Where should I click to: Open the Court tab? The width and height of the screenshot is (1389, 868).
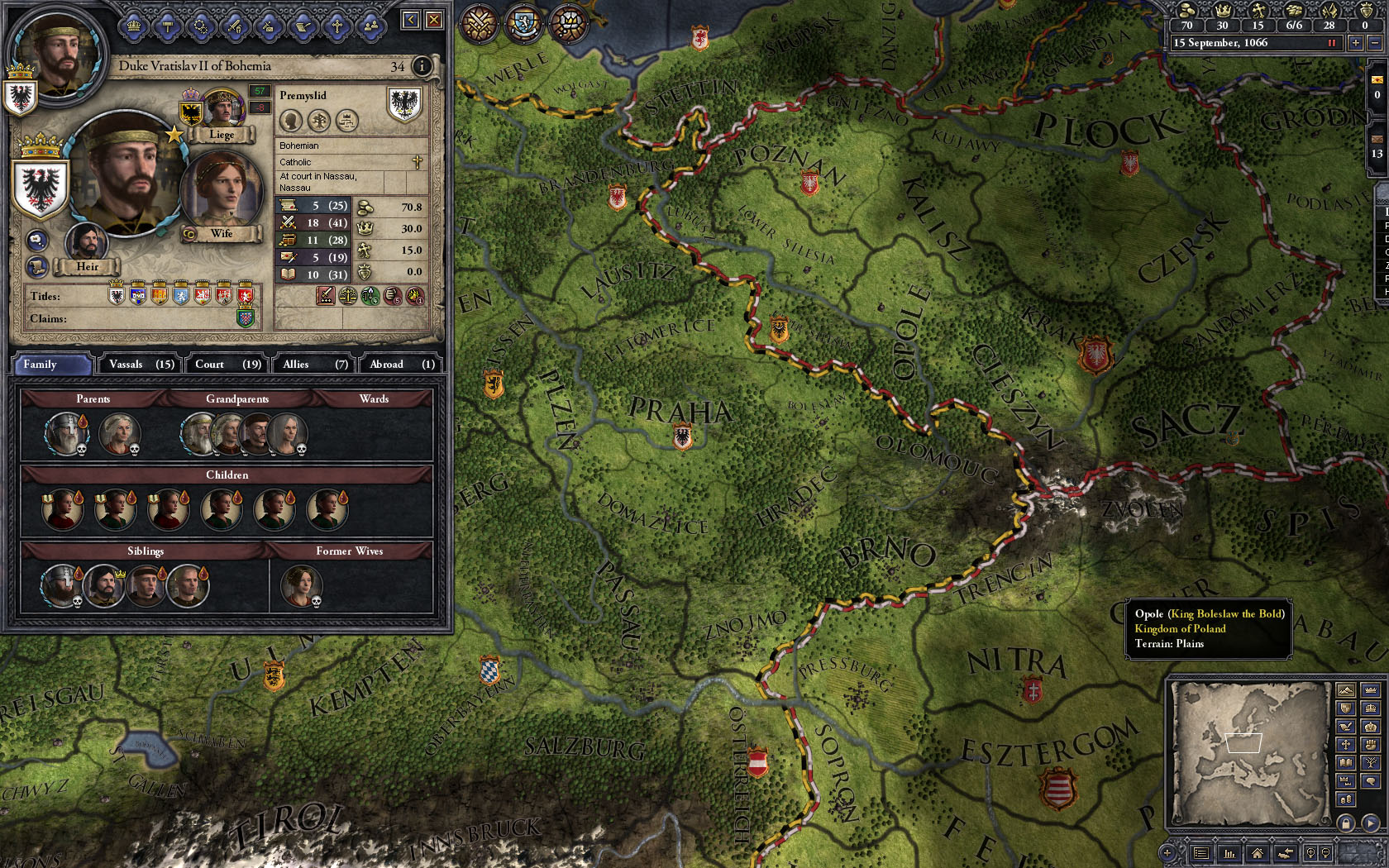[227, 364]
